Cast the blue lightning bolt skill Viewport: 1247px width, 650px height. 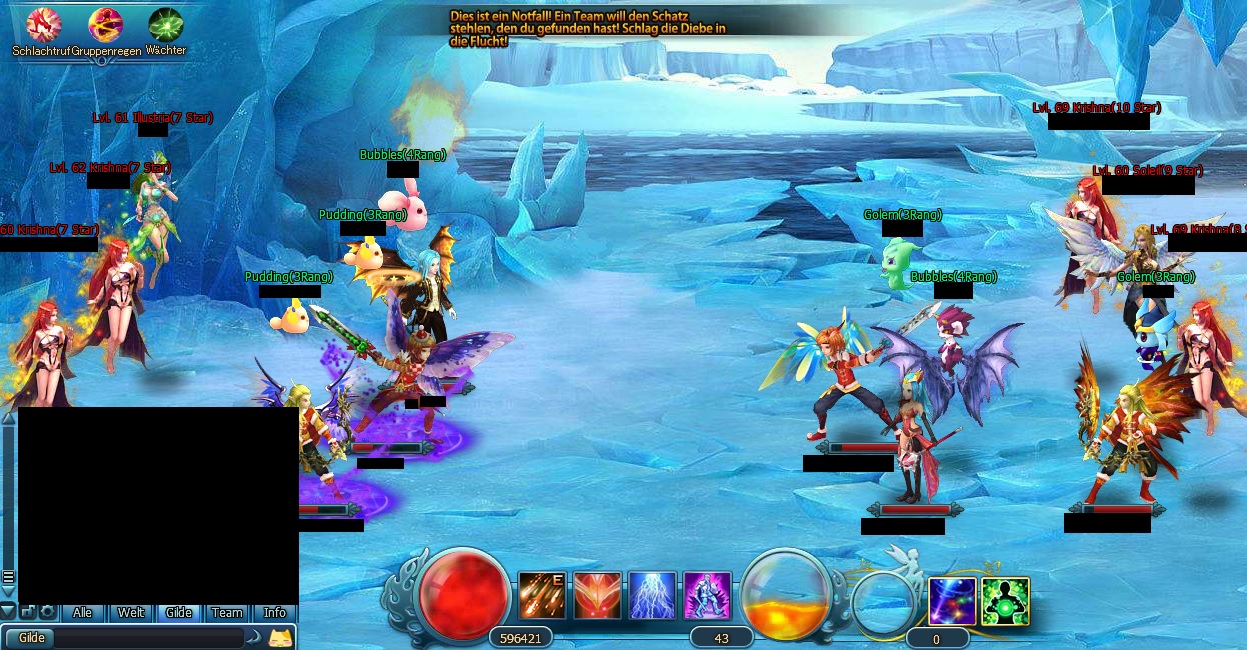[x=652, y=596]
